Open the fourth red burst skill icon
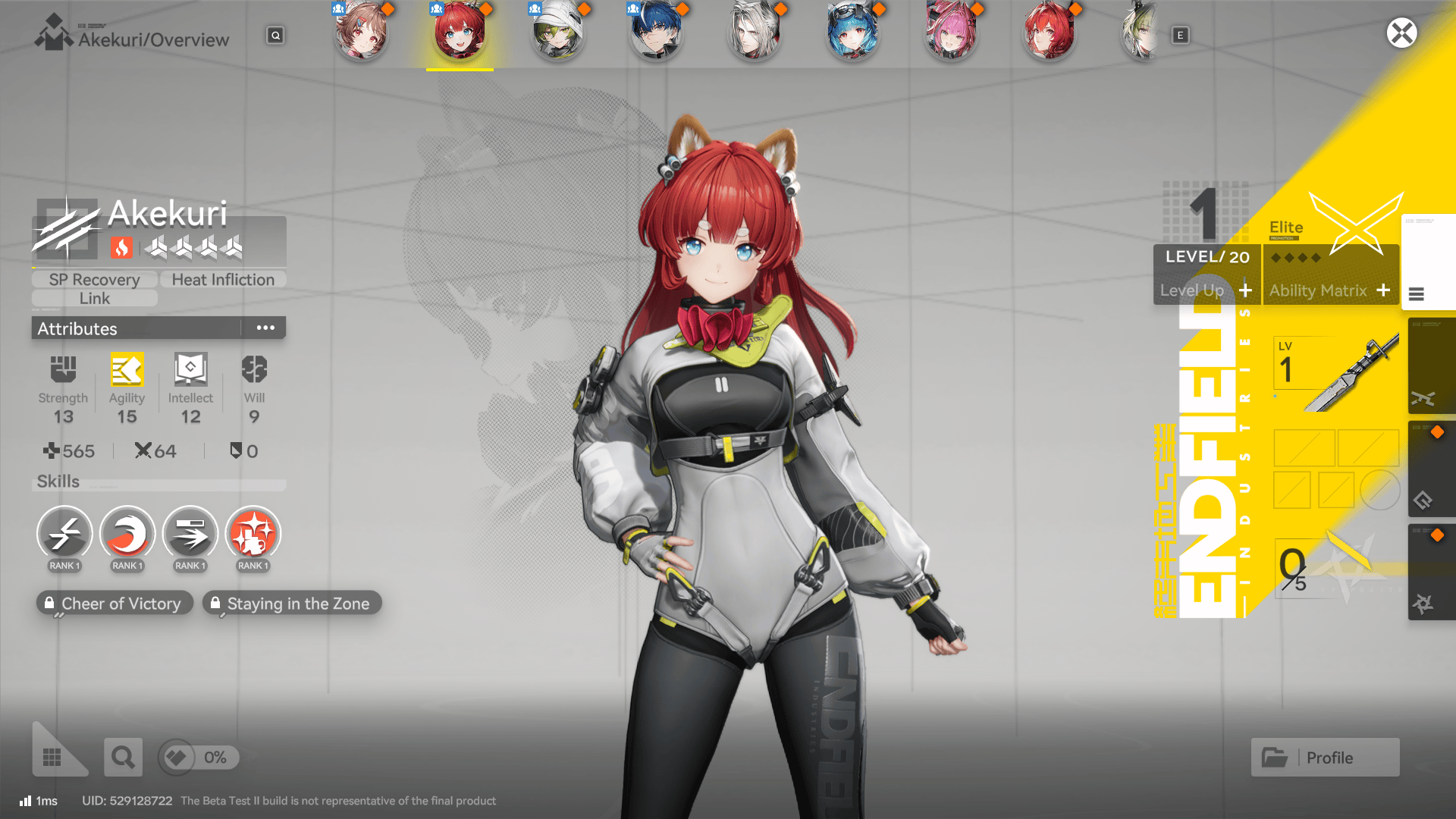Screen dimensions: 1456x819 click(x=253, y=535)
